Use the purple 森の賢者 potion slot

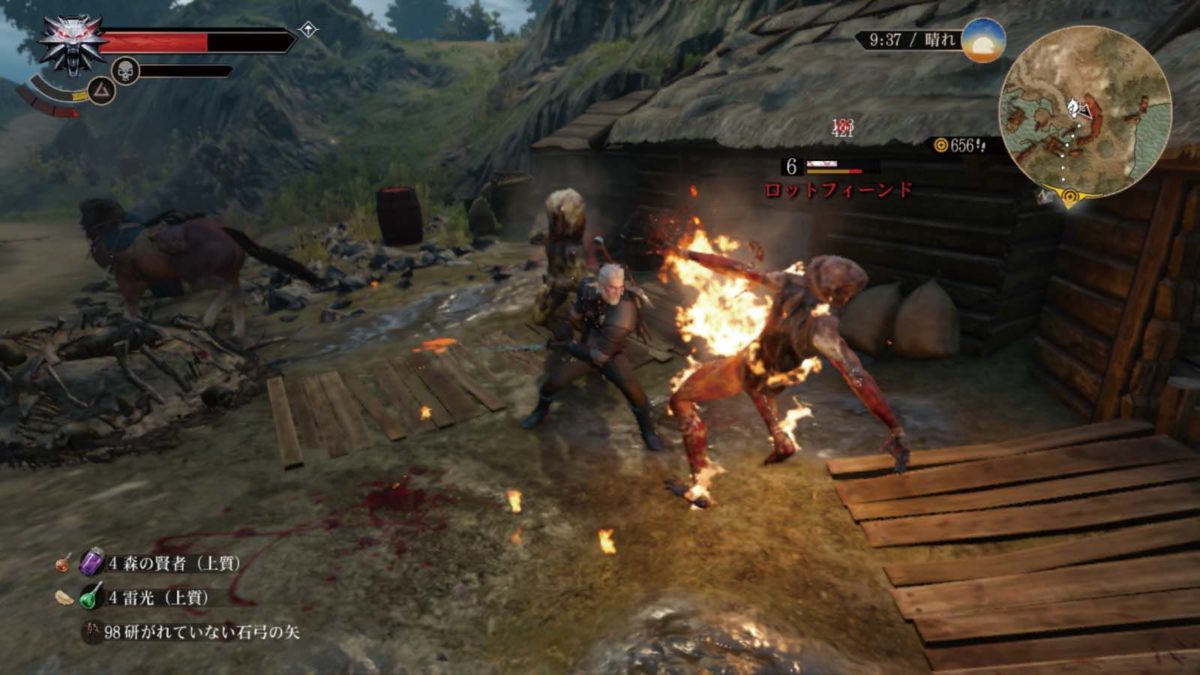pos(92,562)
